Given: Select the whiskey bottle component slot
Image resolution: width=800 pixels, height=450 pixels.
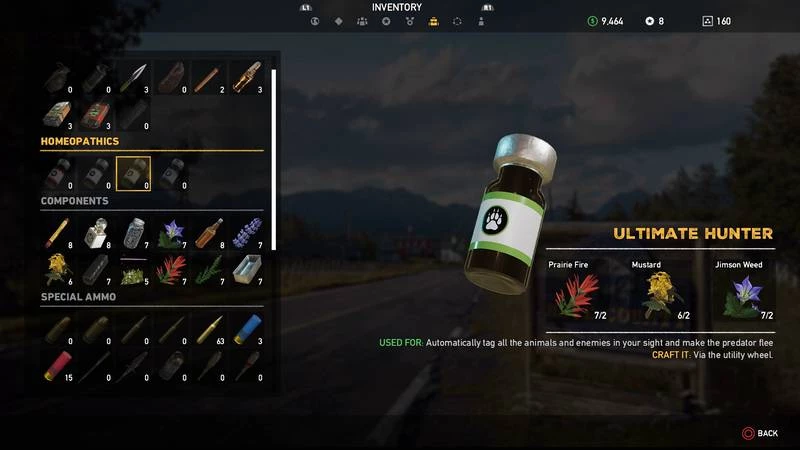Looking at the screenshot, I should click(210, 232).
